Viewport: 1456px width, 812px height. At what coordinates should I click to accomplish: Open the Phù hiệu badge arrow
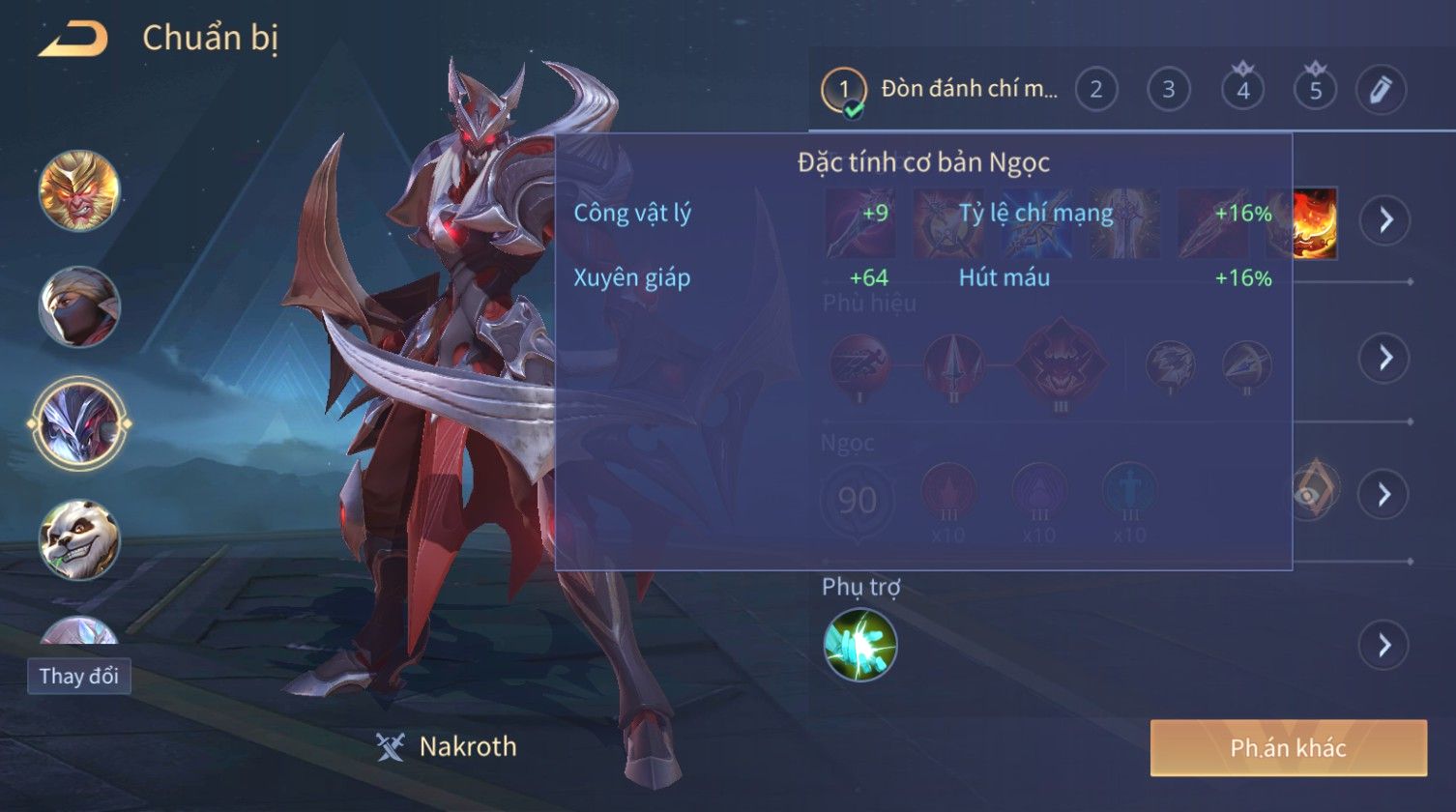(x=1385, y=359)
